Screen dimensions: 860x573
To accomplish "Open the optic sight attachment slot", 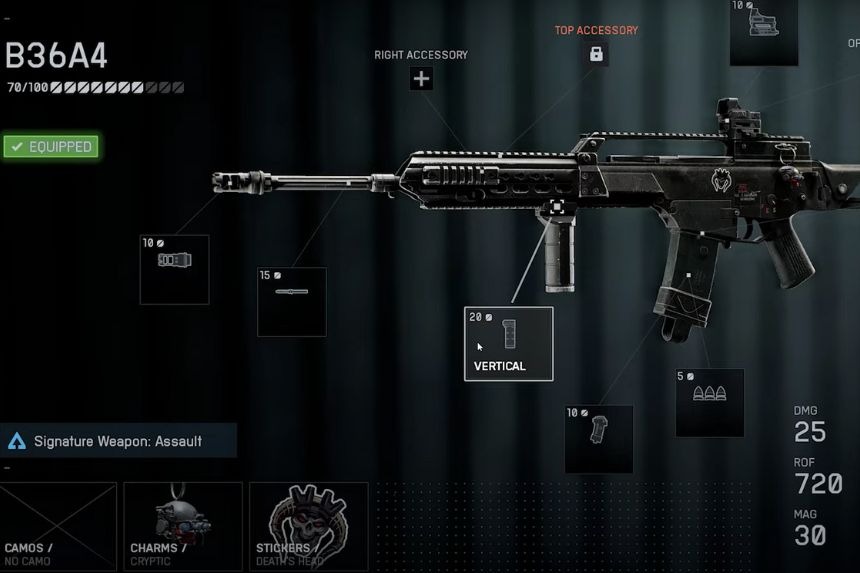I will point(763,34).
